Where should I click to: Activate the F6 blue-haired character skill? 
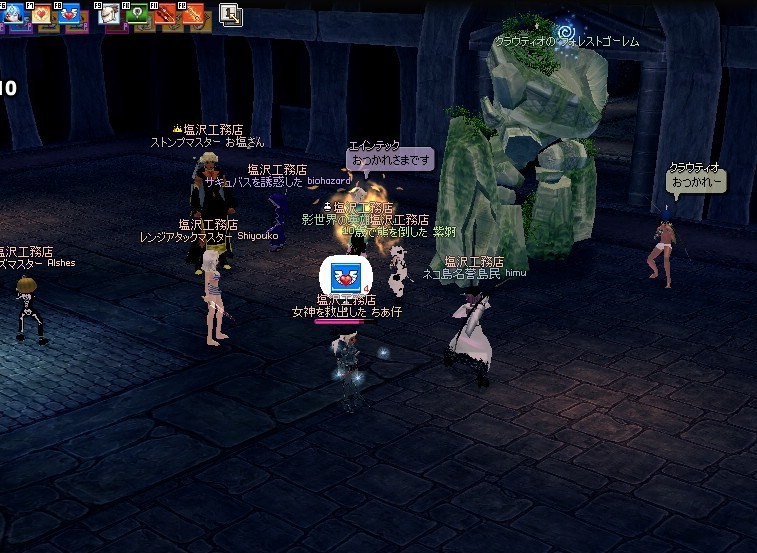point(14,13)
